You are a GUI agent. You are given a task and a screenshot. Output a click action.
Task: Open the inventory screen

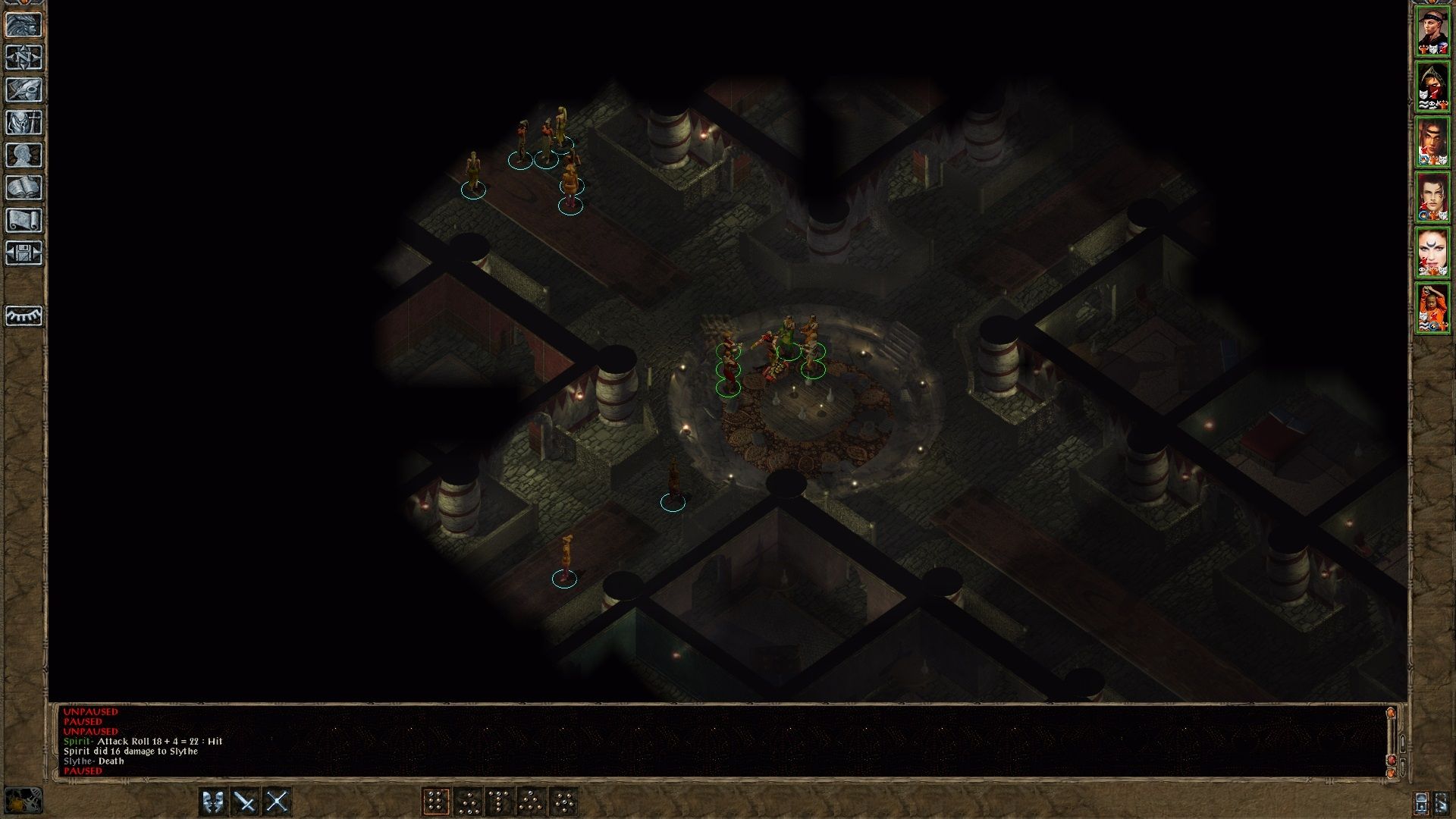pos(24,123)
